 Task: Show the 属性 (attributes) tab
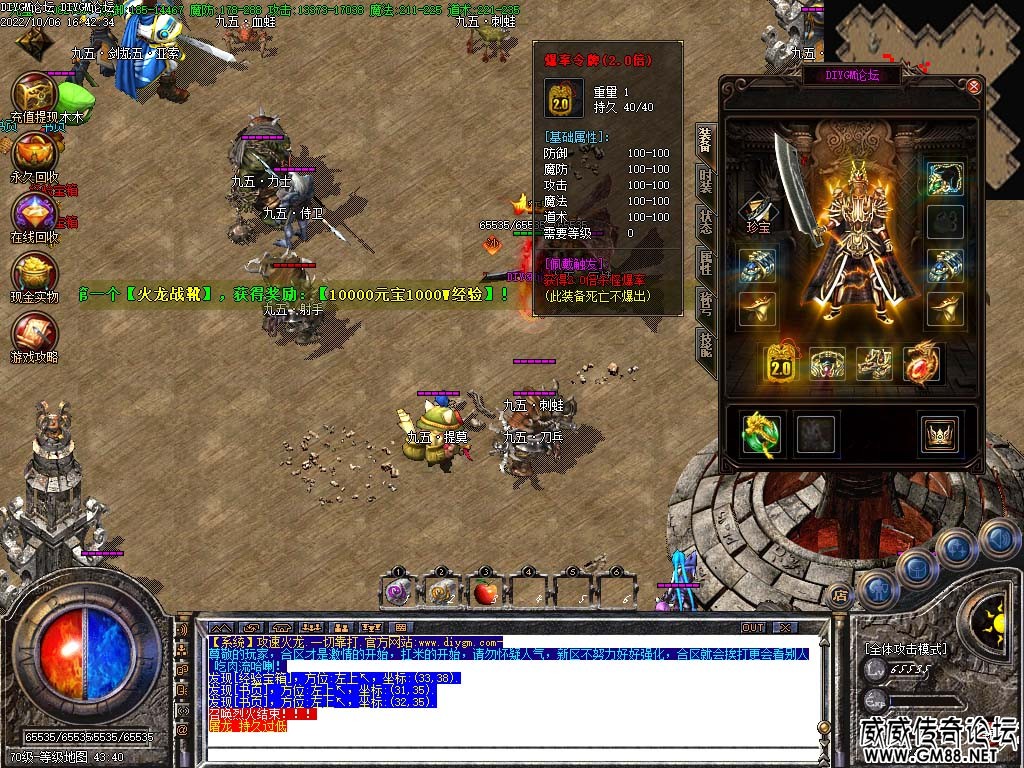pyautogui.click(x=705, y=262)
